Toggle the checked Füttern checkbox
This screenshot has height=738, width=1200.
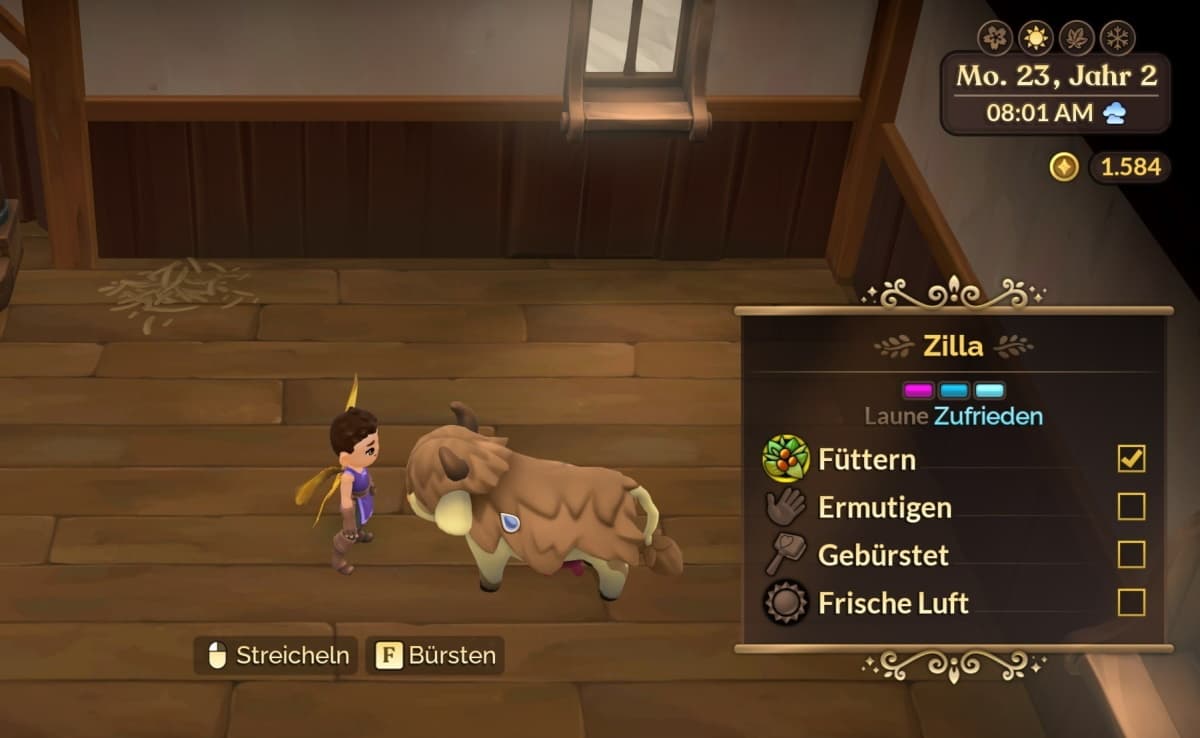tap(1131, 459)
